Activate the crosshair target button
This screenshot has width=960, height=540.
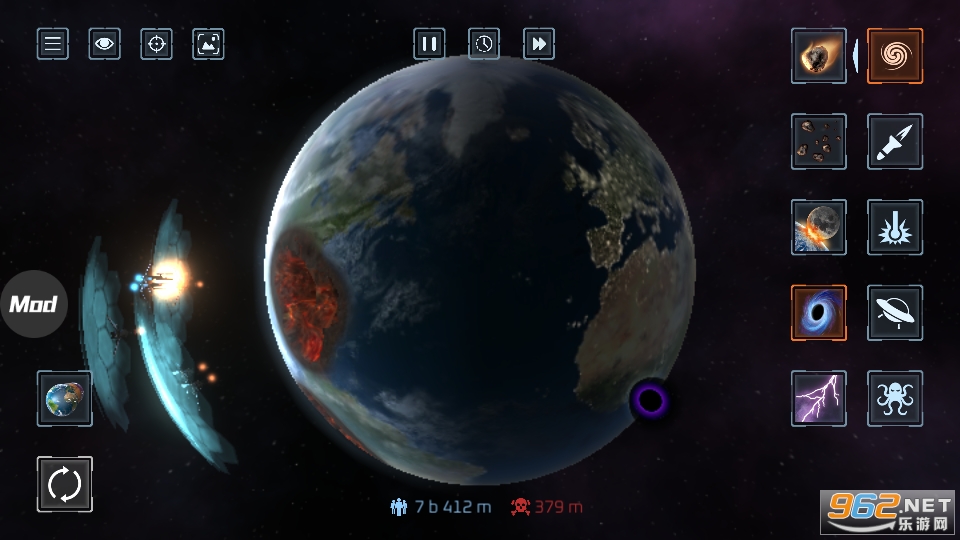pyautogui.click(x=157, y=44)
